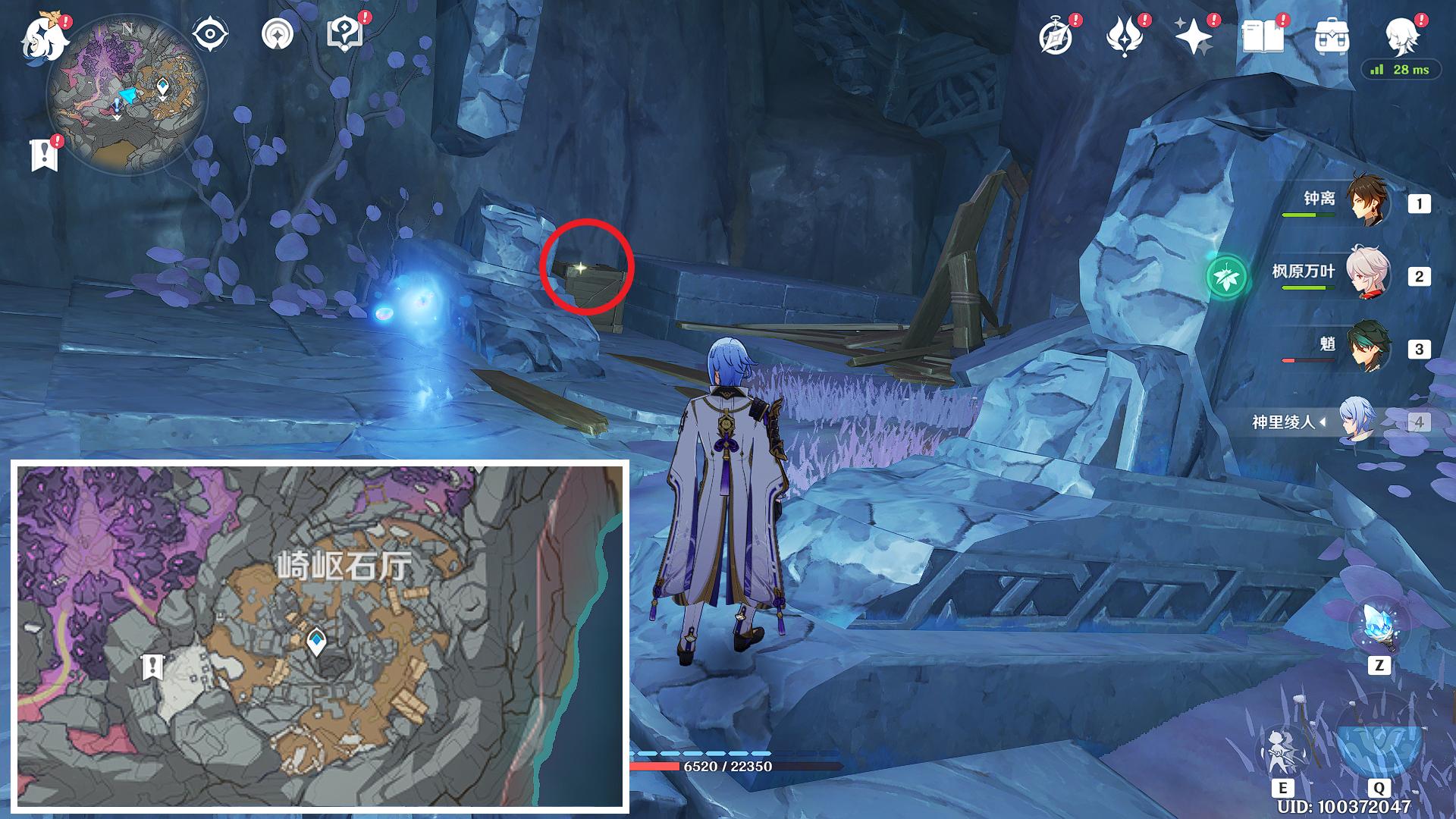
Task: Activate the elemental skill icon
Action: (x=1283, y=751)
